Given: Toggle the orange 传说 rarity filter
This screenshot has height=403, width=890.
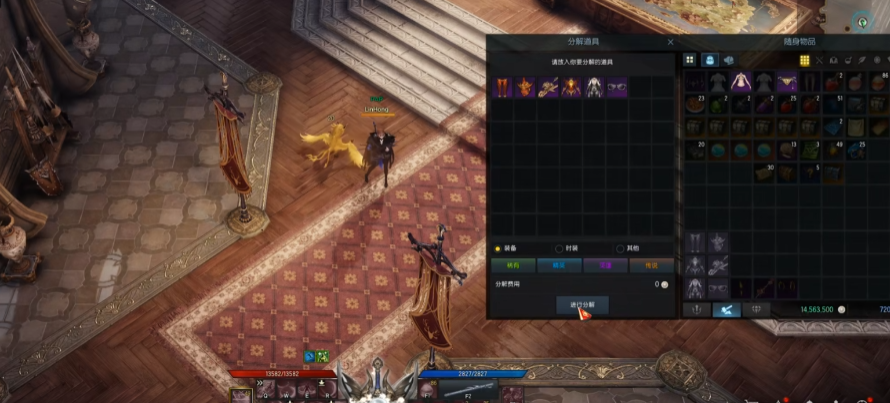Looking at the screenshot, I should [x=651, y=266].
